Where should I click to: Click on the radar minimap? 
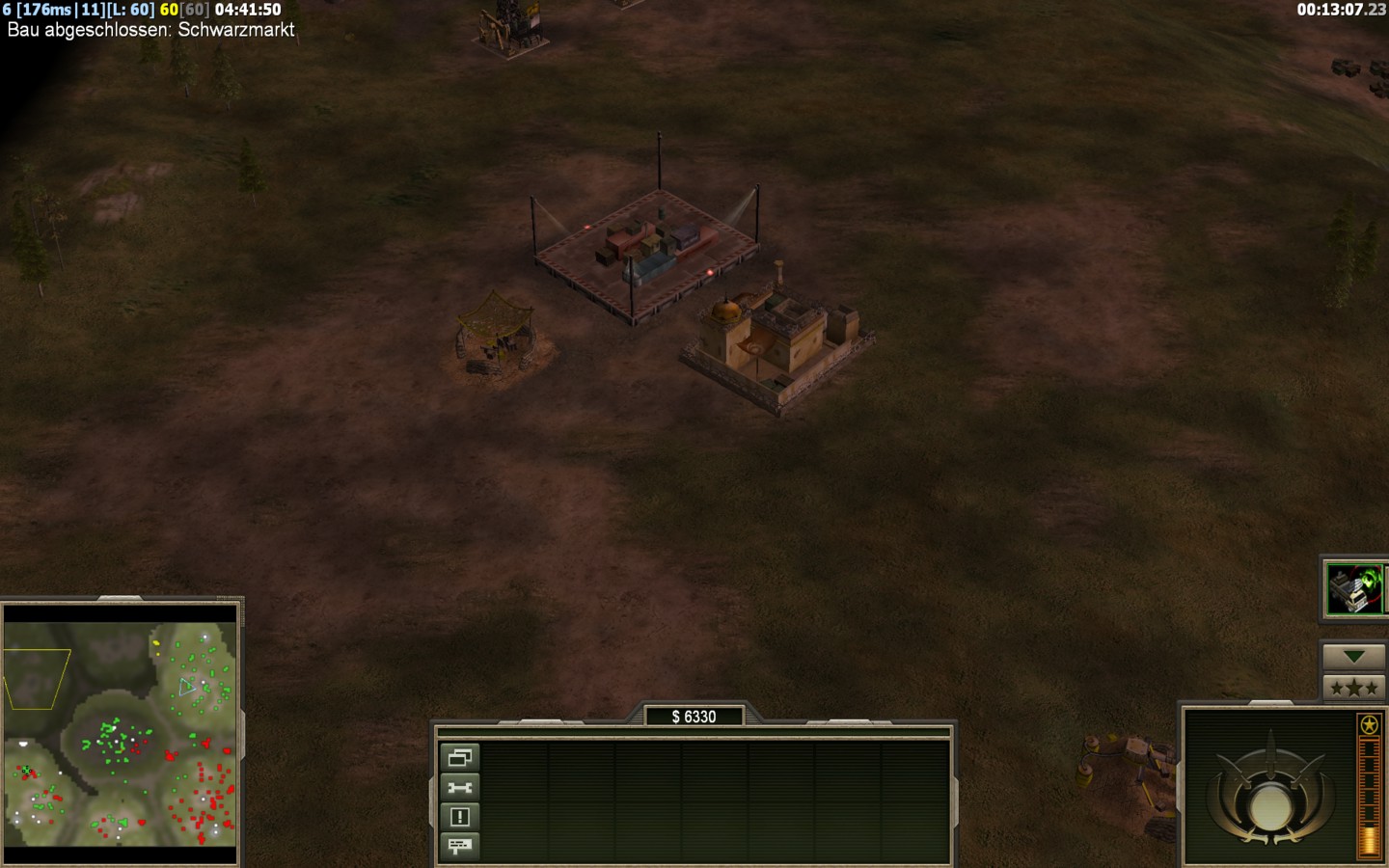click(121, 734)
